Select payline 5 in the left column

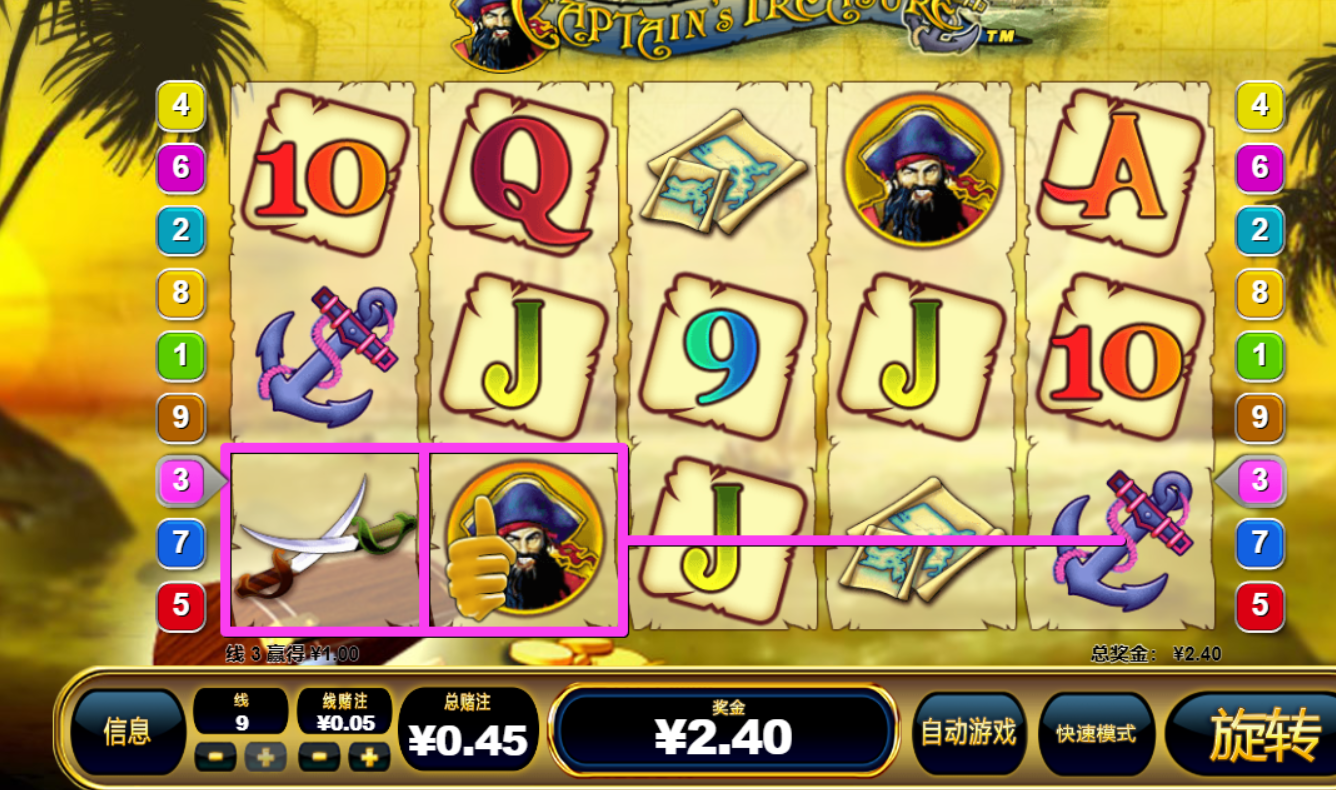pos(181,605)
